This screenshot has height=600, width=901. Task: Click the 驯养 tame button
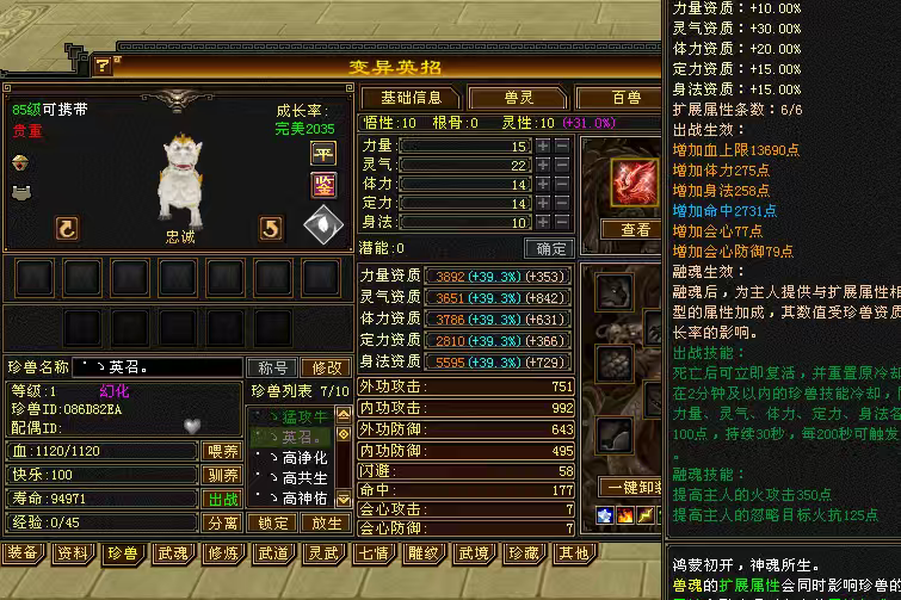click(x=222, y=475)
